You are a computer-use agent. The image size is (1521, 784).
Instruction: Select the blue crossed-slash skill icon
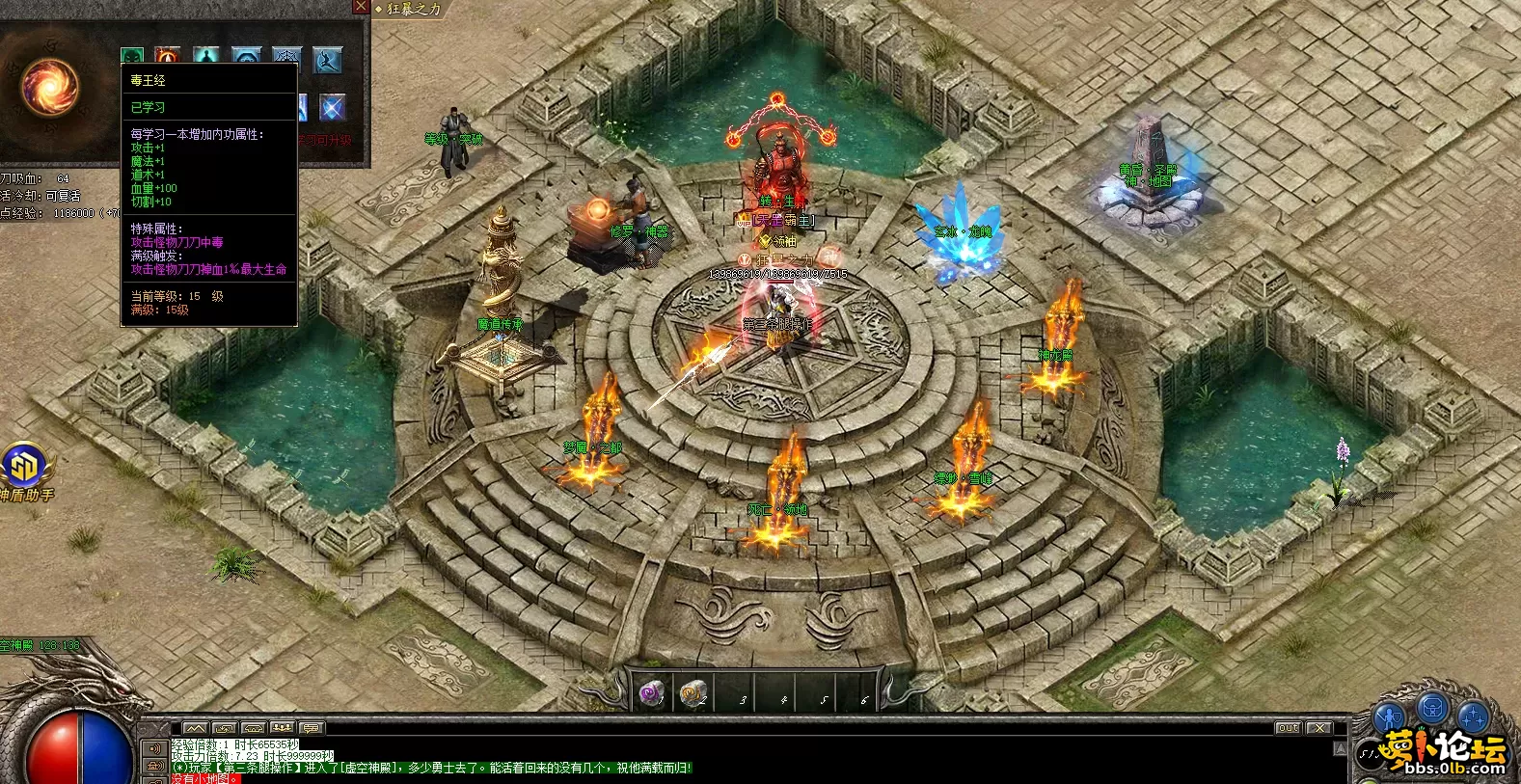[332, 107]
